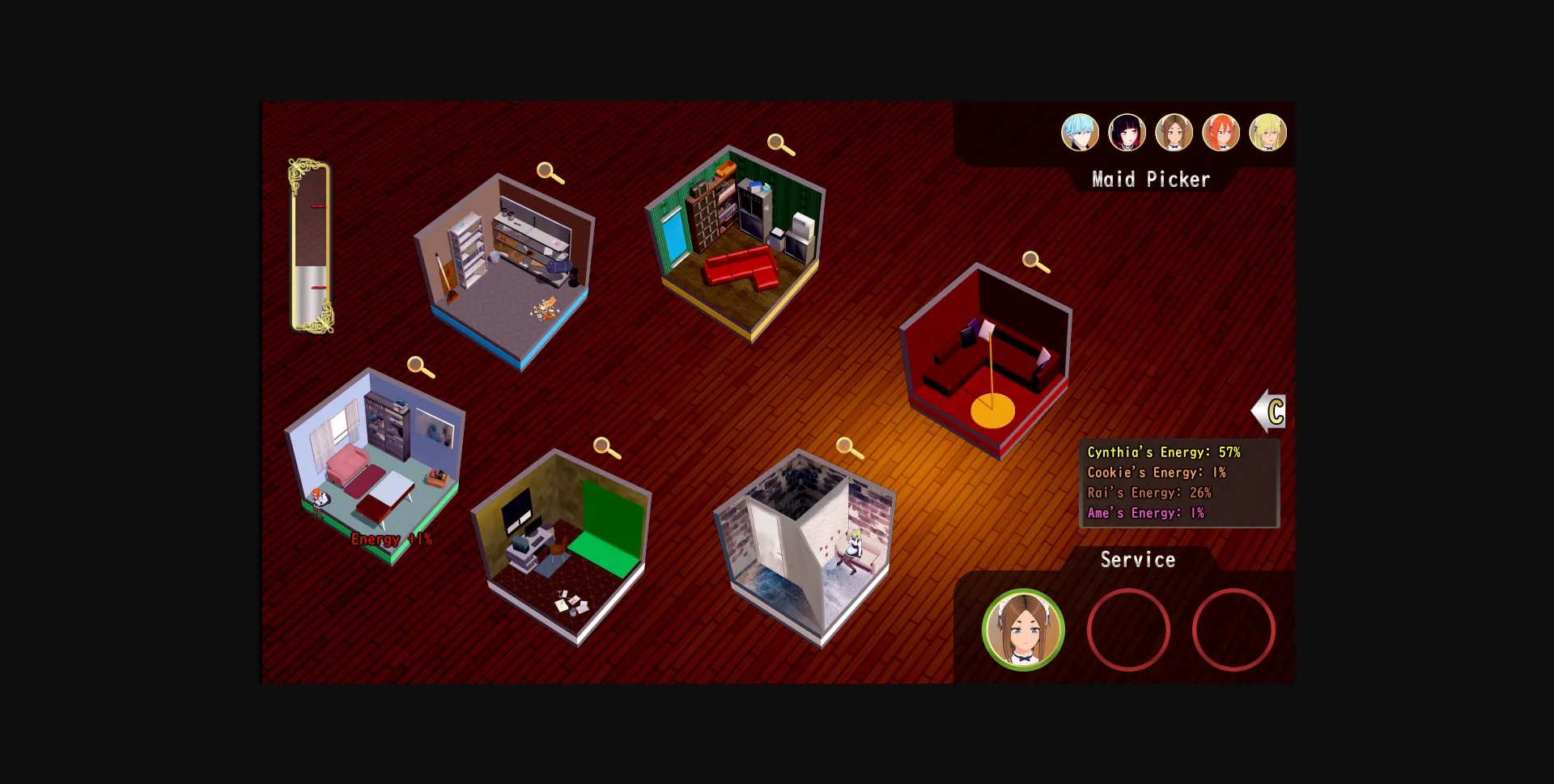1554x784 pixels.
Task: Toggle the blonde maid selection
Action: (x=1269, y=132)
